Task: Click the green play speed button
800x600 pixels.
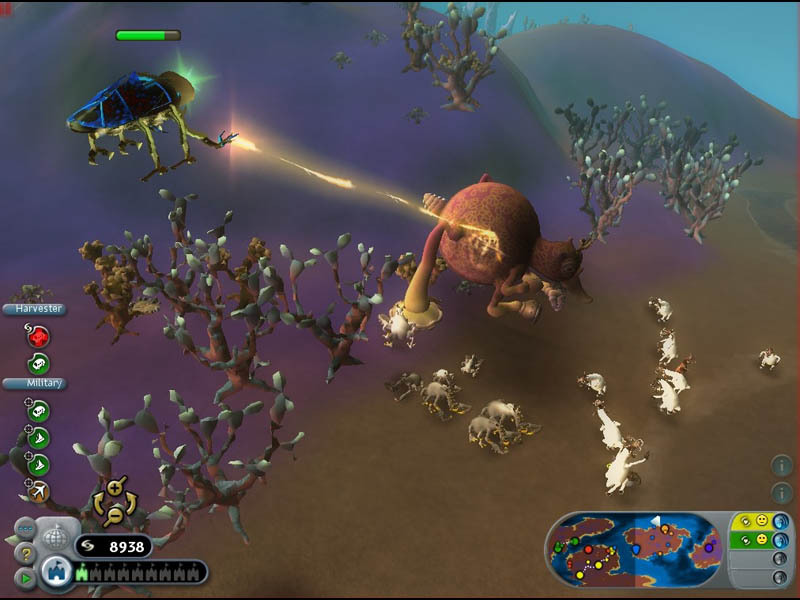Action: tap(25, 577)
